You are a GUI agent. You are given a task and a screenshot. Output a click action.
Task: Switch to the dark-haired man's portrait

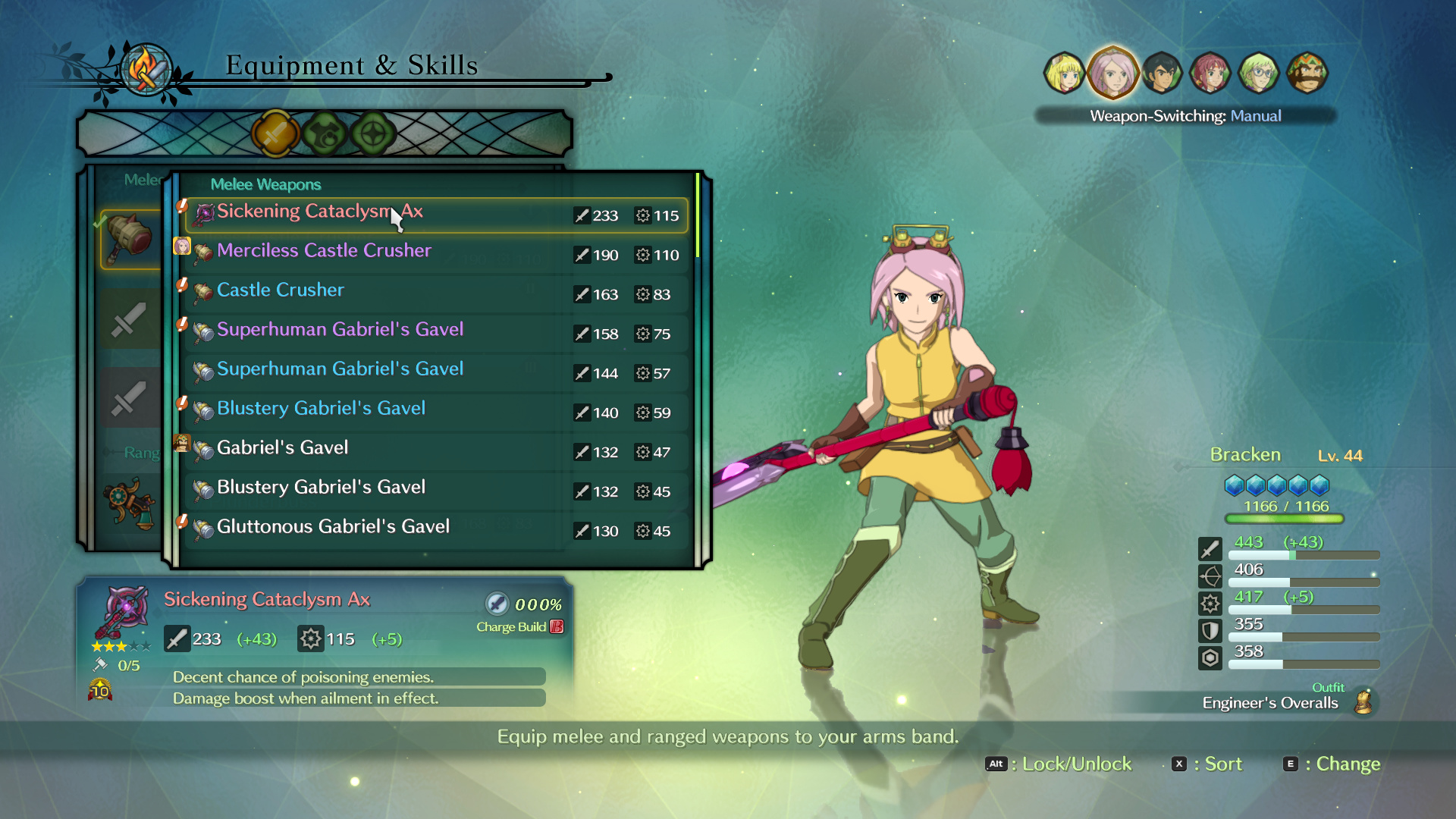coord(1162,74)
